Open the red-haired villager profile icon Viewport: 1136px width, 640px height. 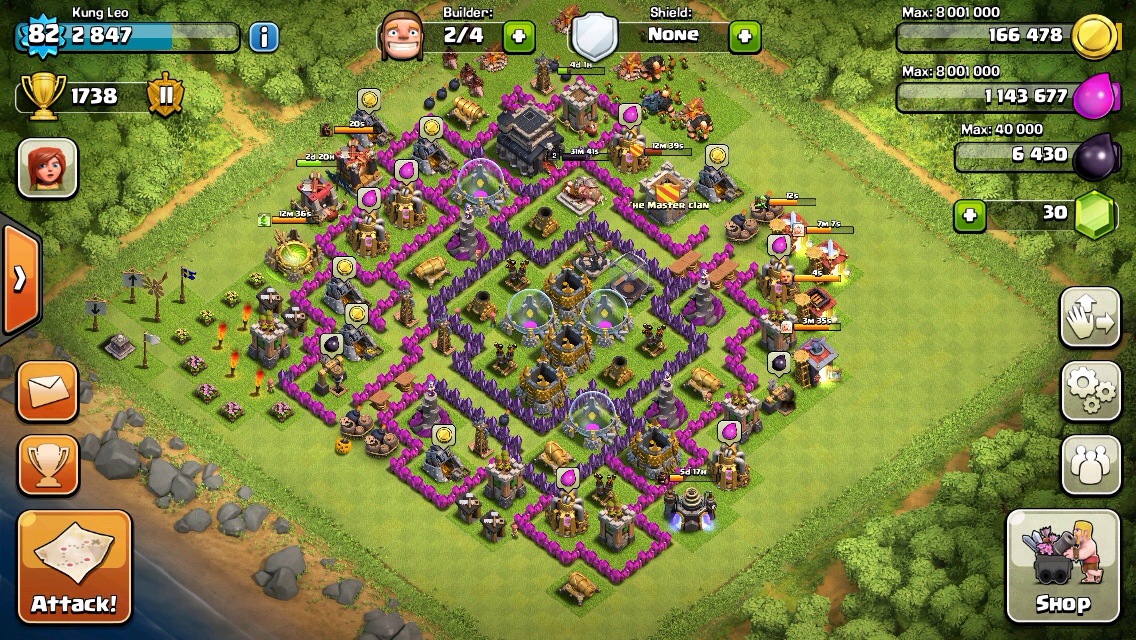point(47,167)
